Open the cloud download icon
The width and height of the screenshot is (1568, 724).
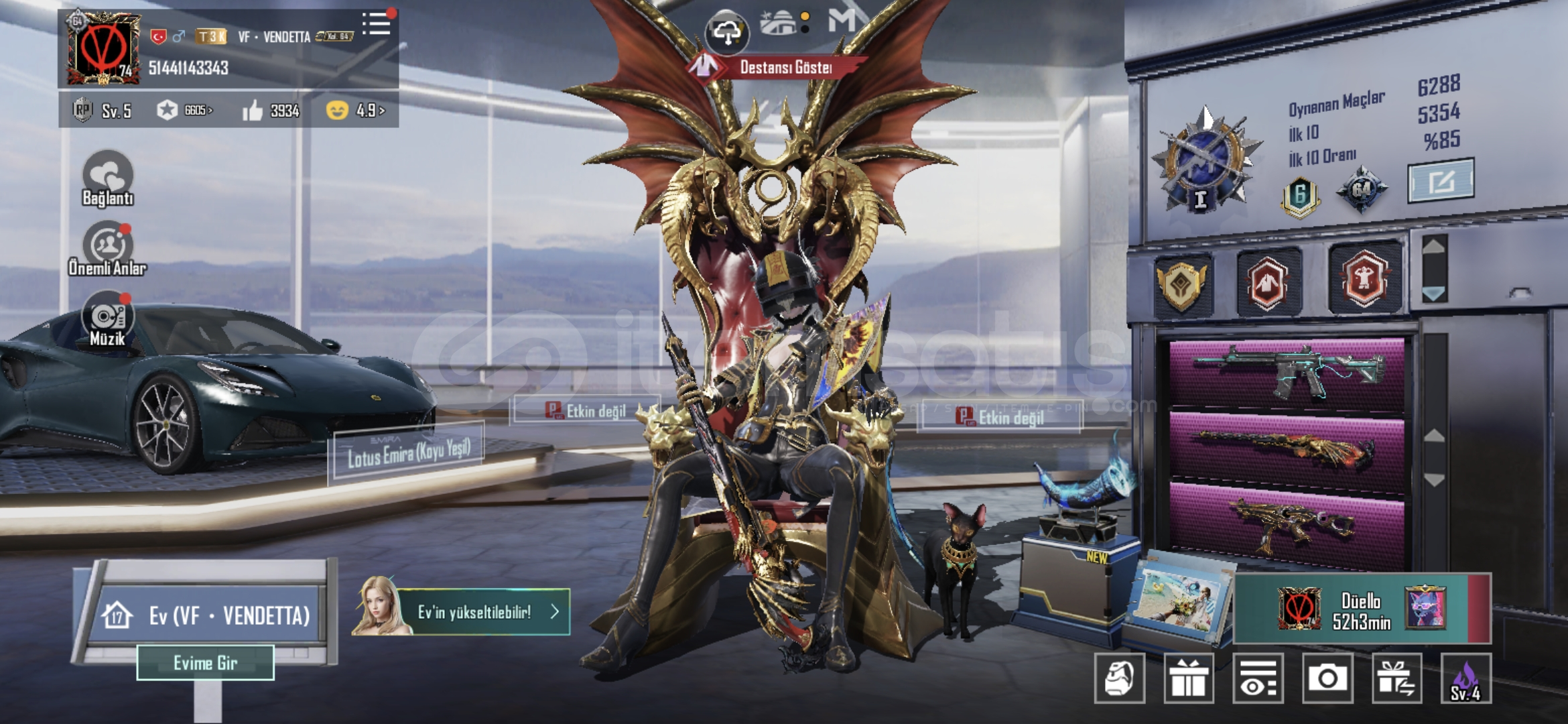coord(727,32)
